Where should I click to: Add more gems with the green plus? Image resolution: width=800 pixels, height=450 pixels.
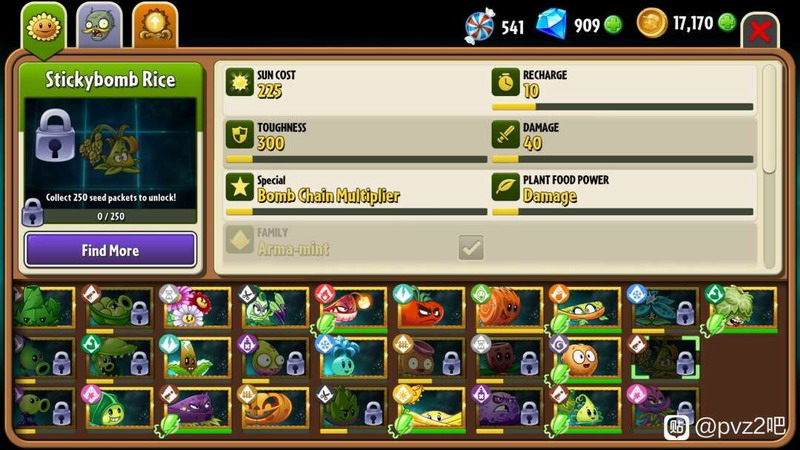coord(614,25)
